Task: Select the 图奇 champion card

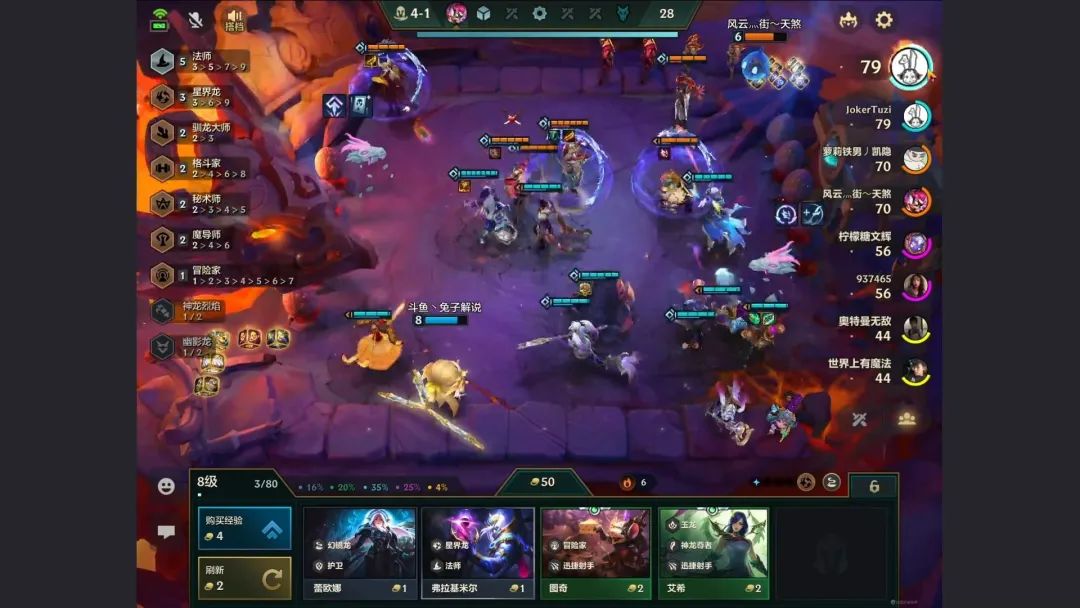Action: pyautogui.click(x=596, y=552)
